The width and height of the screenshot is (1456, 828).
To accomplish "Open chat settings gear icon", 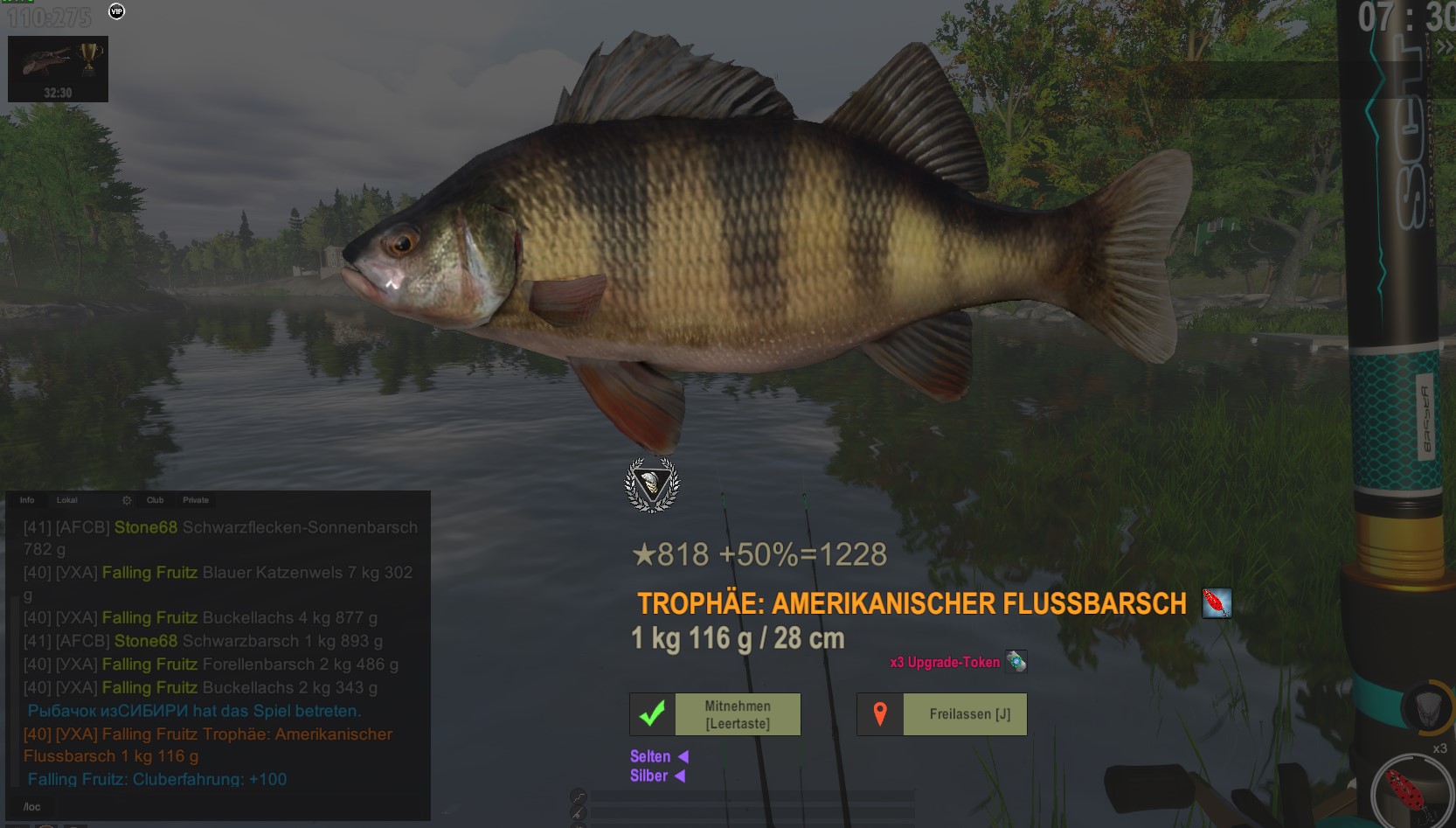I will coord(127,500).
